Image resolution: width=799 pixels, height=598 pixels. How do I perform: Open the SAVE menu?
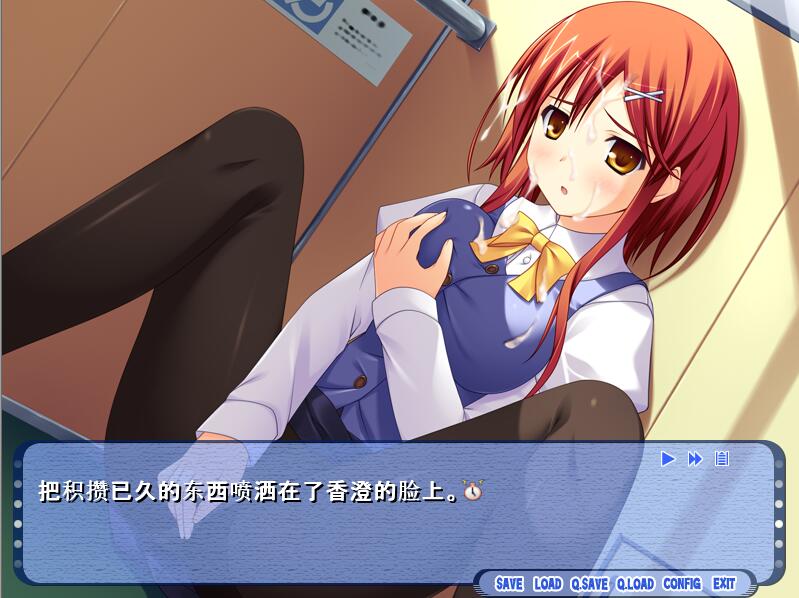pos(509,583)
